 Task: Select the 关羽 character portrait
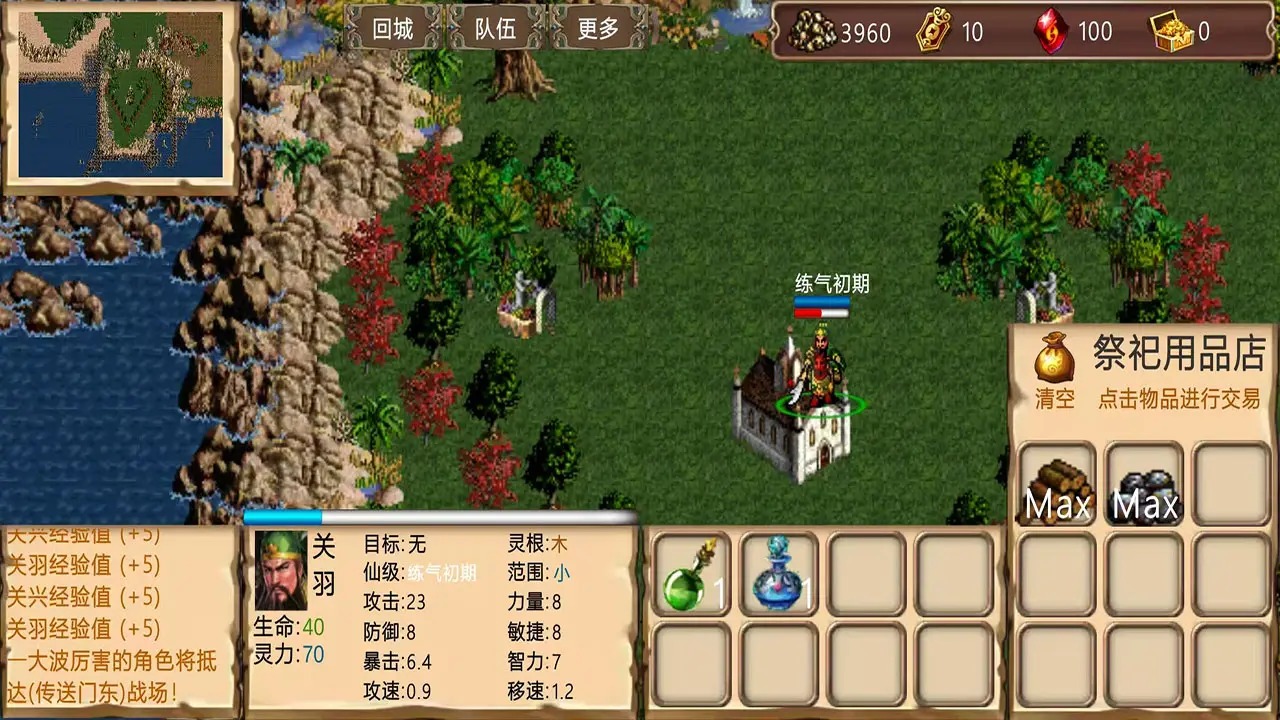click(281, 569)
